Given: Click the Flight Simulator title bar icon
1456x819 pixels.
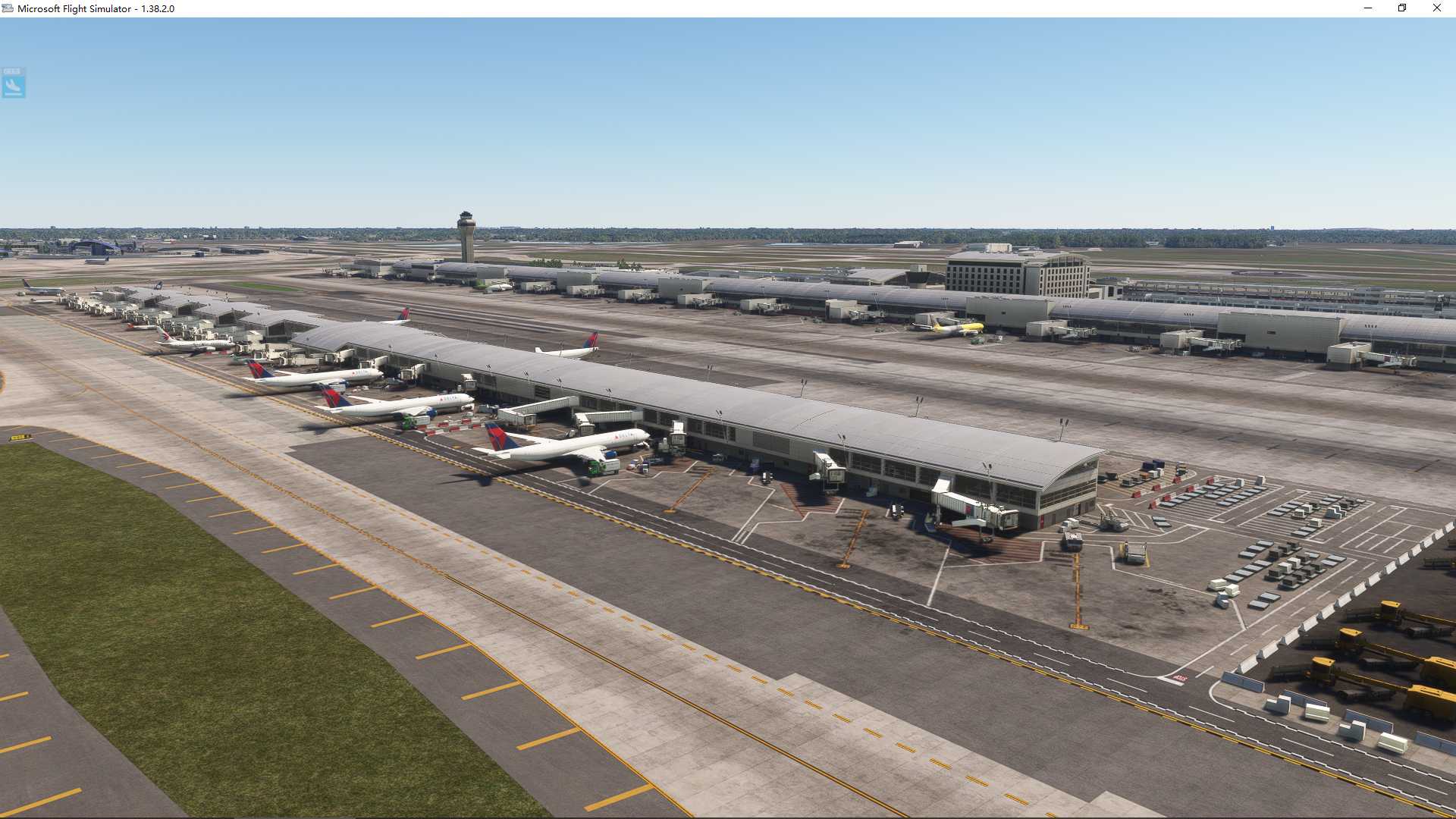Looking at the screenshot, I should (8, 8).
